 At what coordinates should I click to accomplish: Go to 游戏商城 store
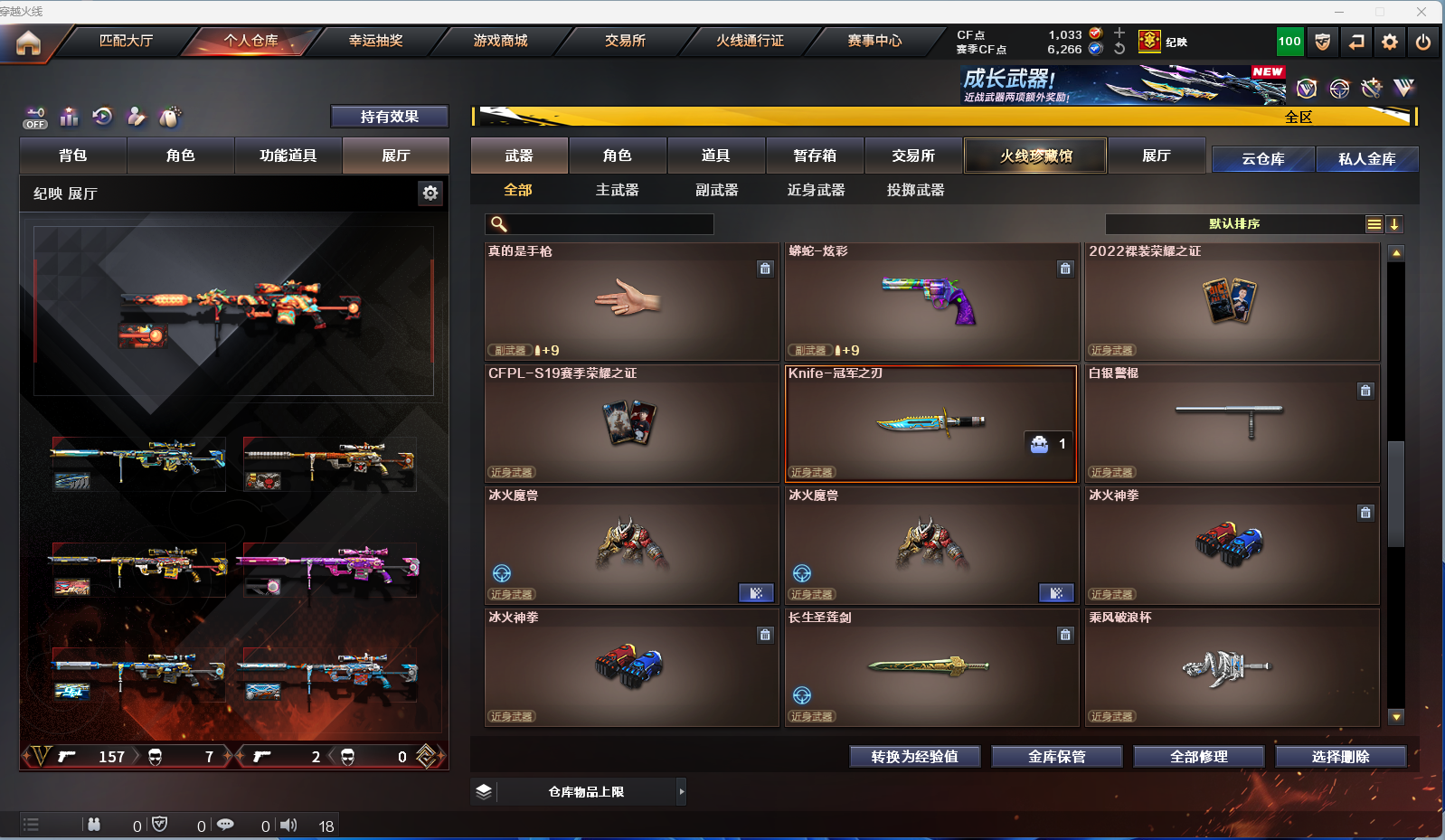tap(500, 41)
